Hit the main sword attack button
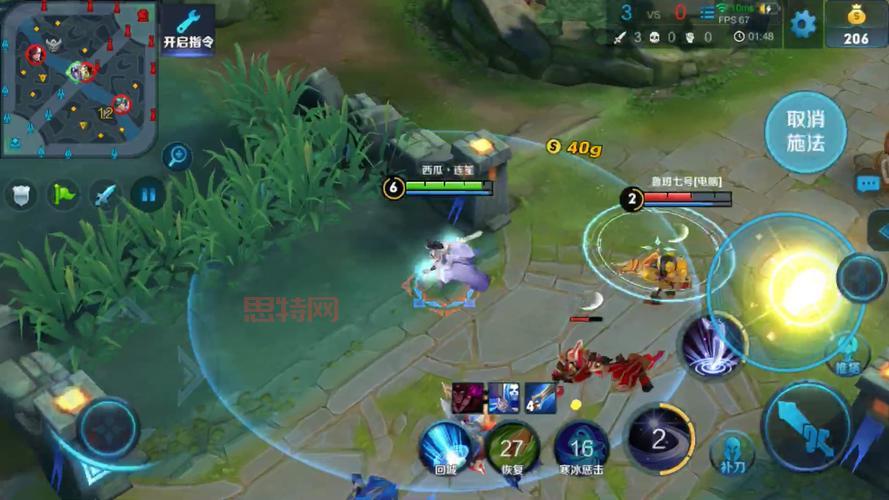The height and width of the screenshot is (500, 889). pyautogui.click(x=806, y=424)
